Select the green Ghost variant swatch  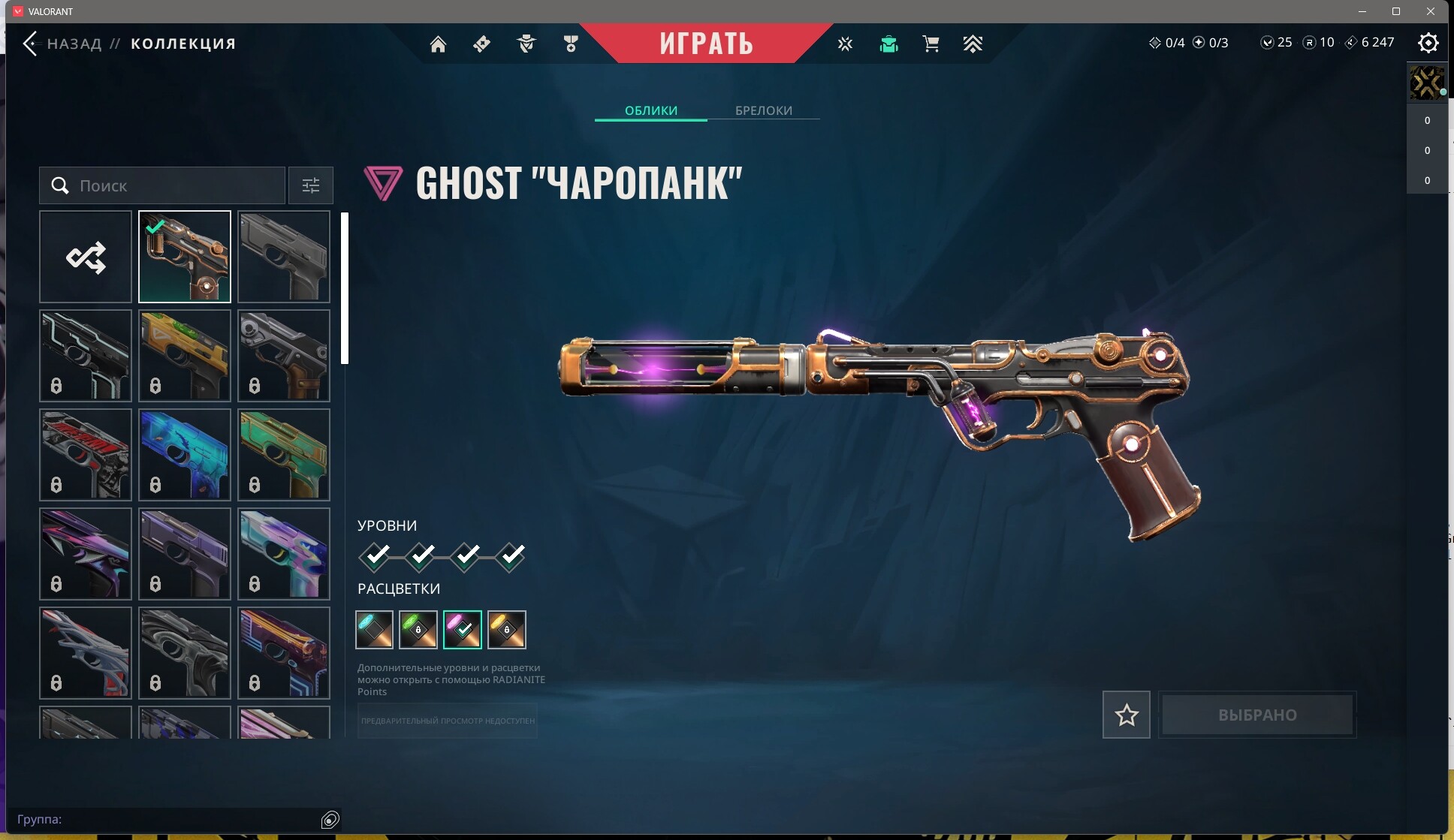click(418, 629)
